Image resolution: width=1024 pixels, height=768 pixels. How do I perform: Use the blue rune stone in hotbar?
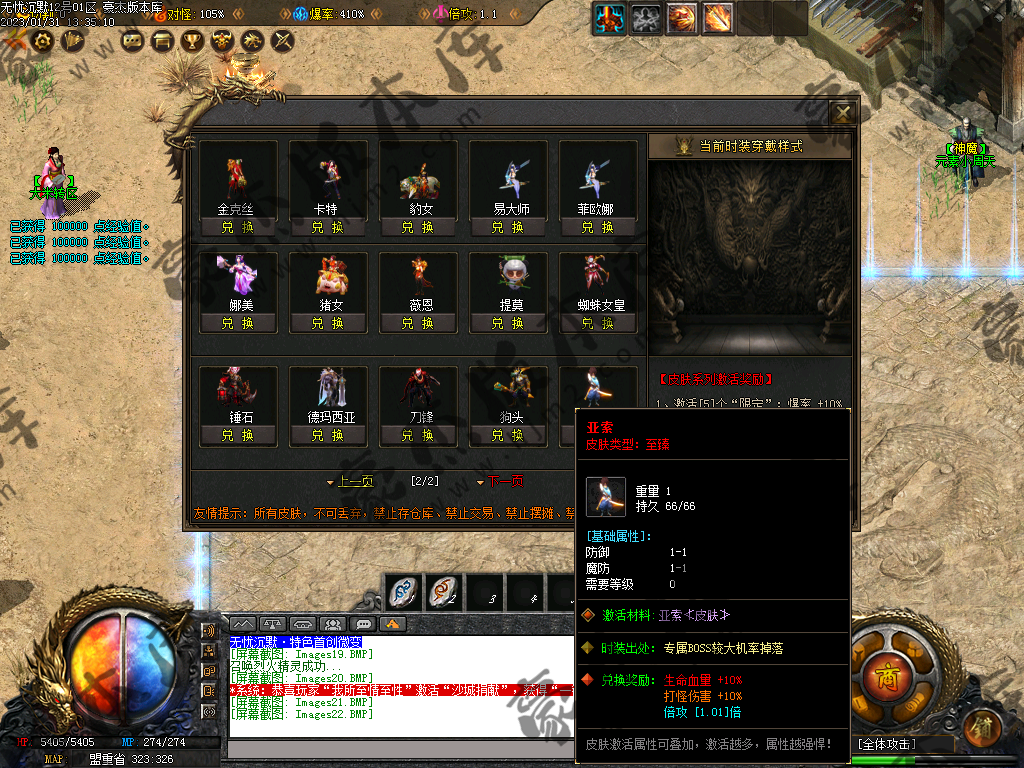(x=402, y=592)
